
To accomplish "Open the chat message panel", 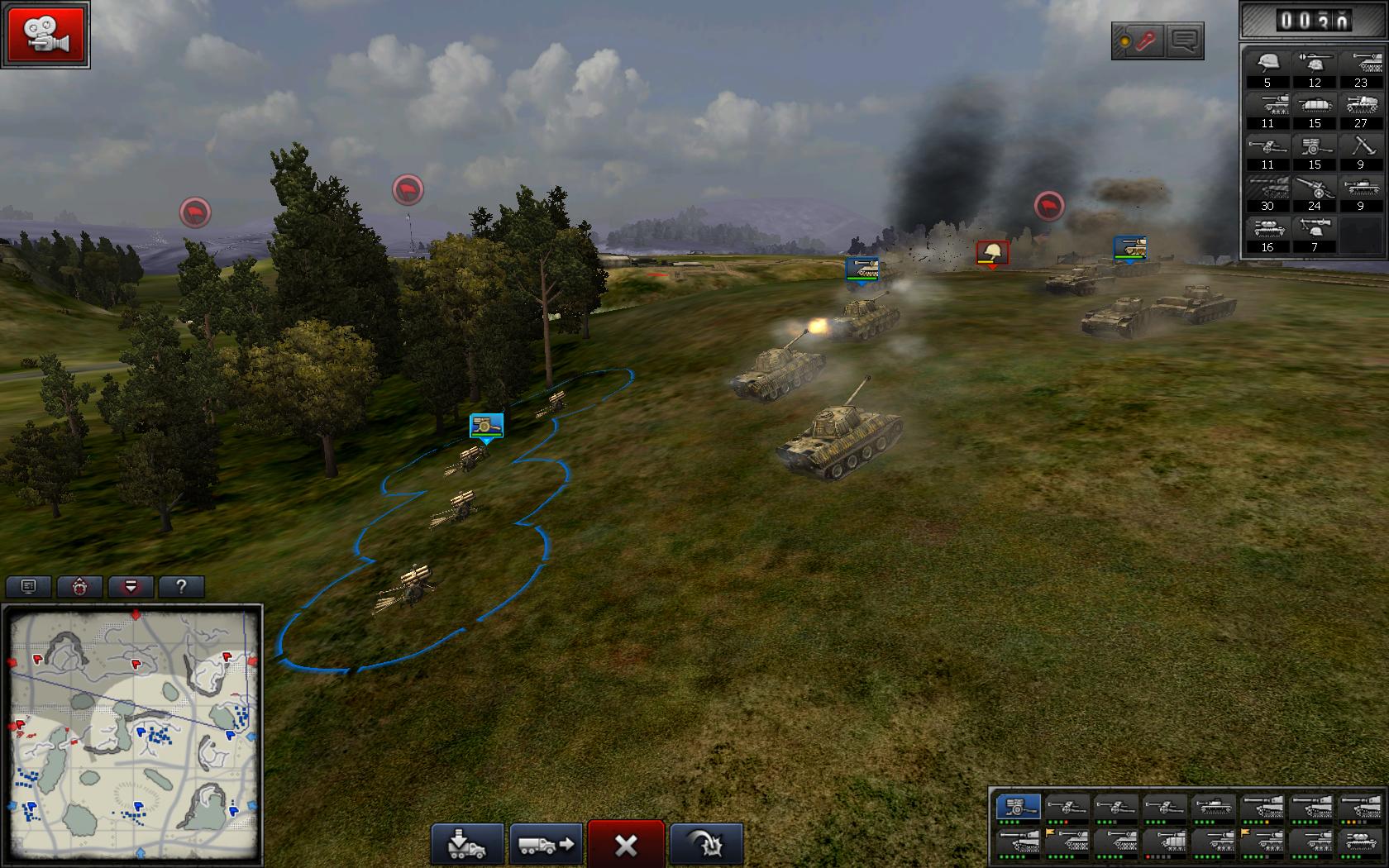I will [x=1184, y=41].
